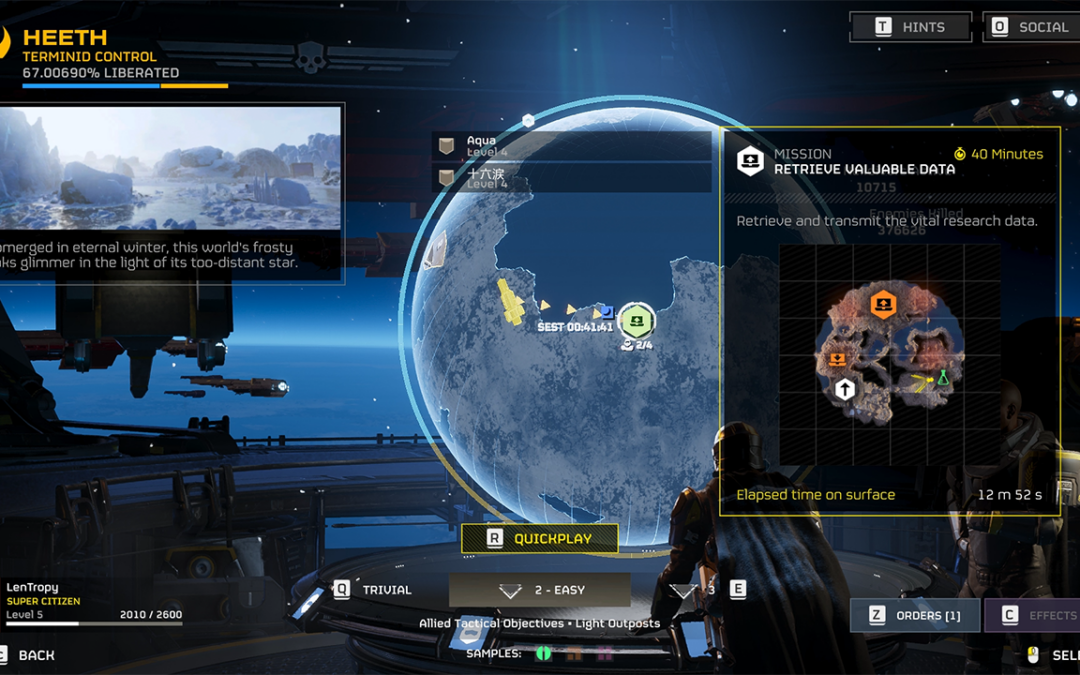Choose the 2 - Easy difficulty
Viewport: 1080px width, 675px height.
point(540,590)
